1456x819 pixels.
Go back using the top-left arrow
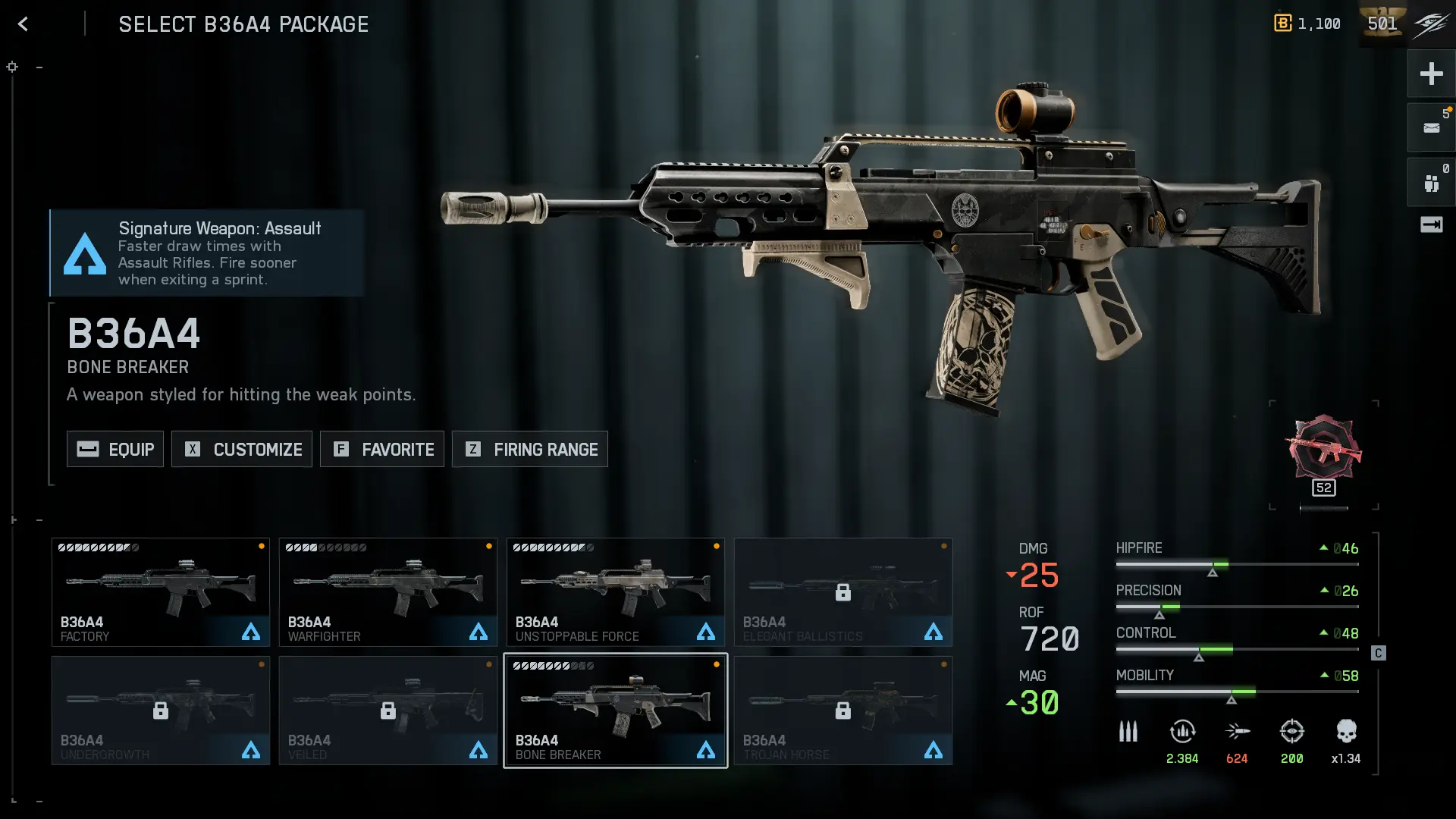coord(23,24)
